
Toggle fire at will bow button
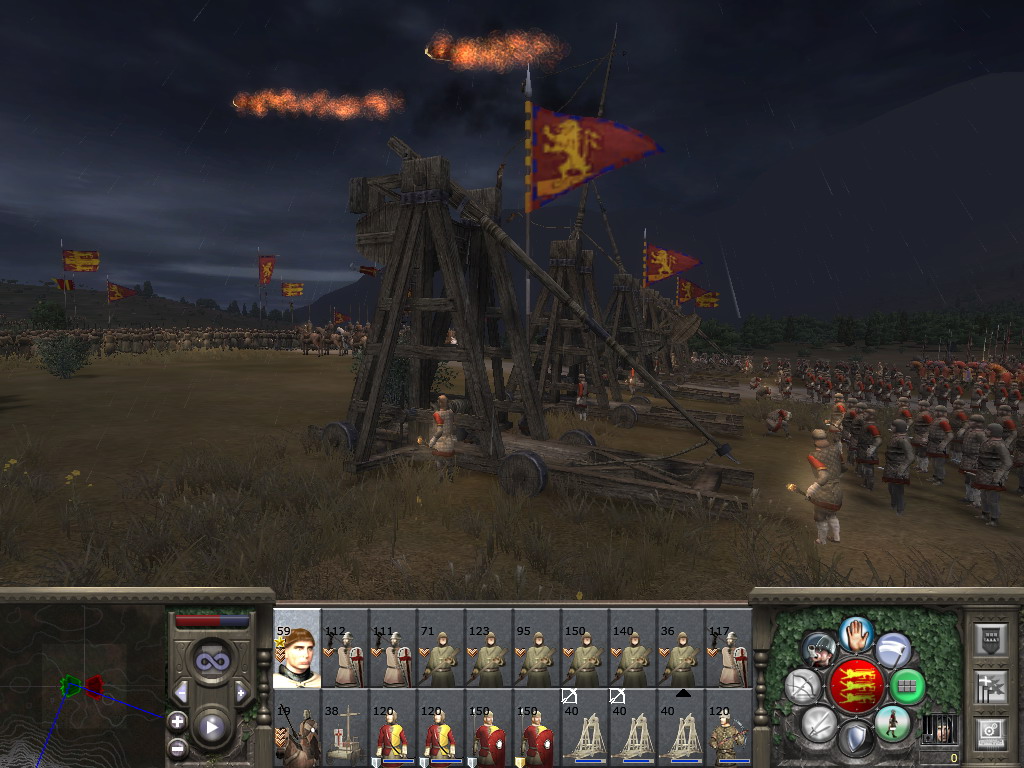(x=803, y=687)
